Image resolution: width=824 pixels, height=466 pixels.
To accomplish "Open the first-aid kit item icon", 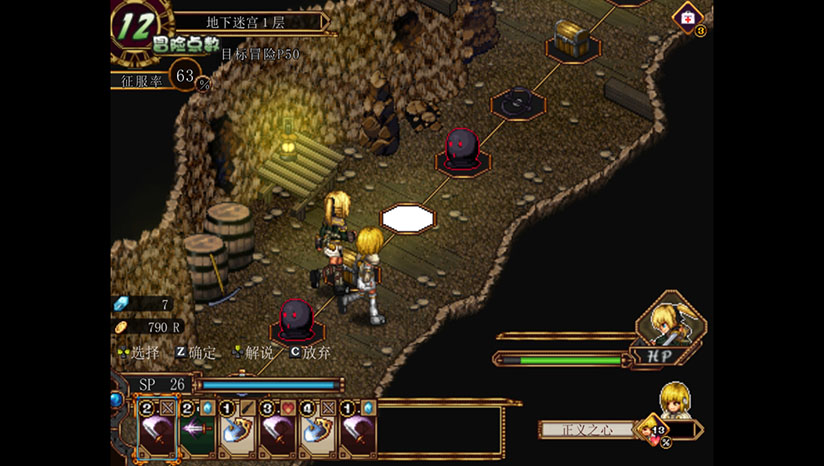I will 689,17.
